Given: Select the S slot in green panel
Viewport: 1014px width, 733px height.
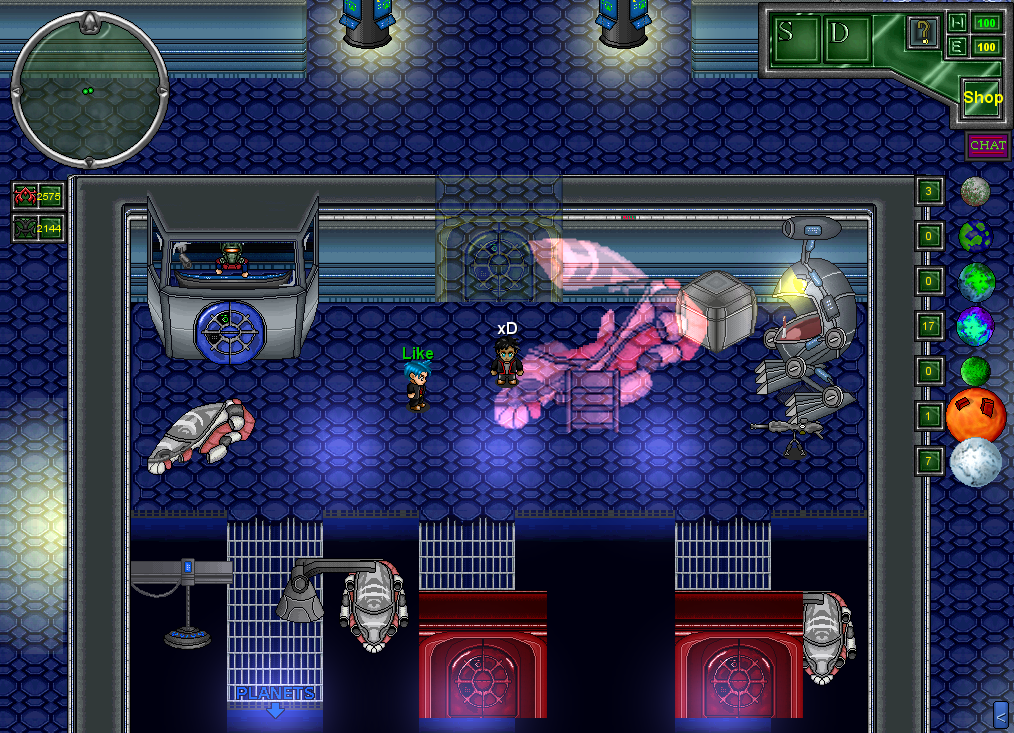Looking at the screenshot, I should click(788, 32).
